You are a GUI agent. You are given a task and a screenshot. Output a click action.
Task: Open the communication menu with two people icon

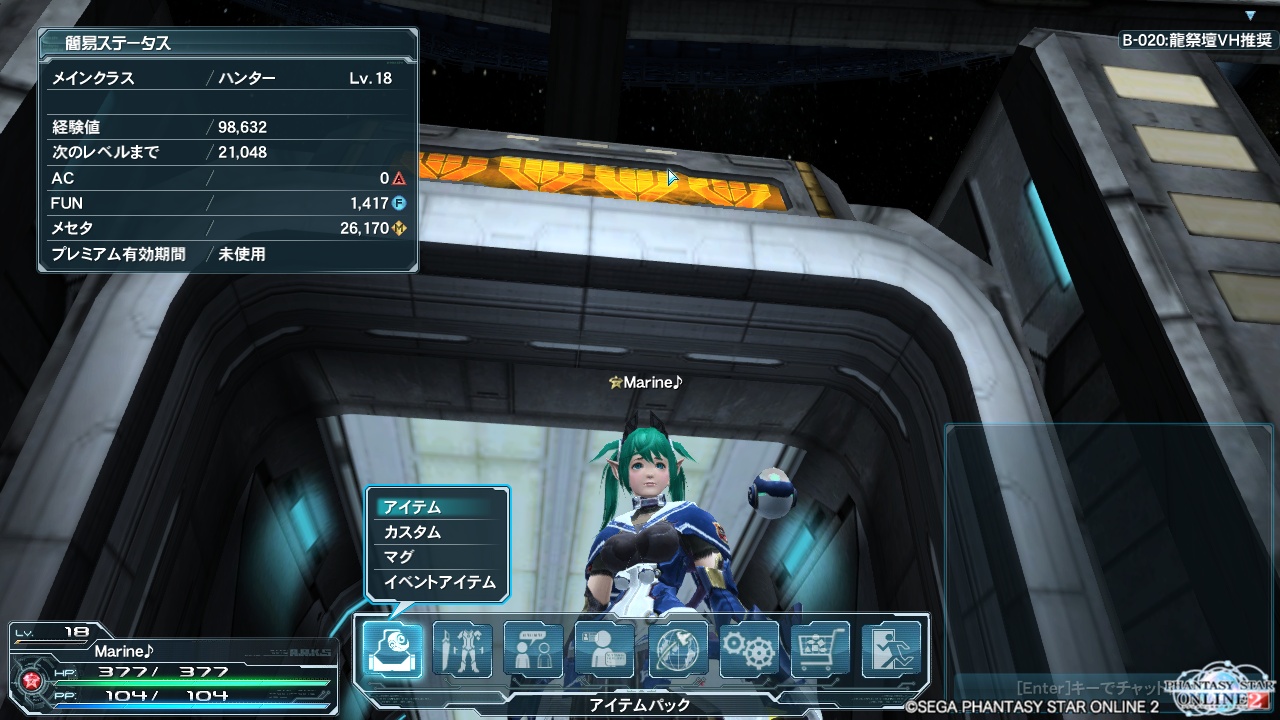click(x=534, y=650)
